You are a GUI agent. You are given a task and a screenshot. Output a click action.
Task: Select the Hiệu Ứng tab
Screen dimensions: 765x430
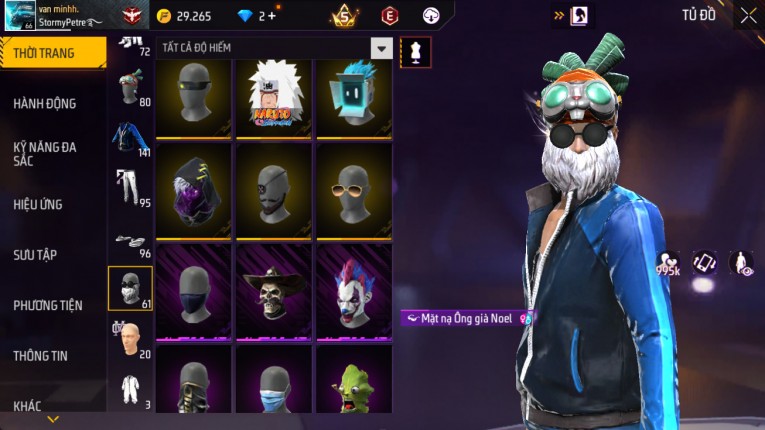[x=39, y=204]
